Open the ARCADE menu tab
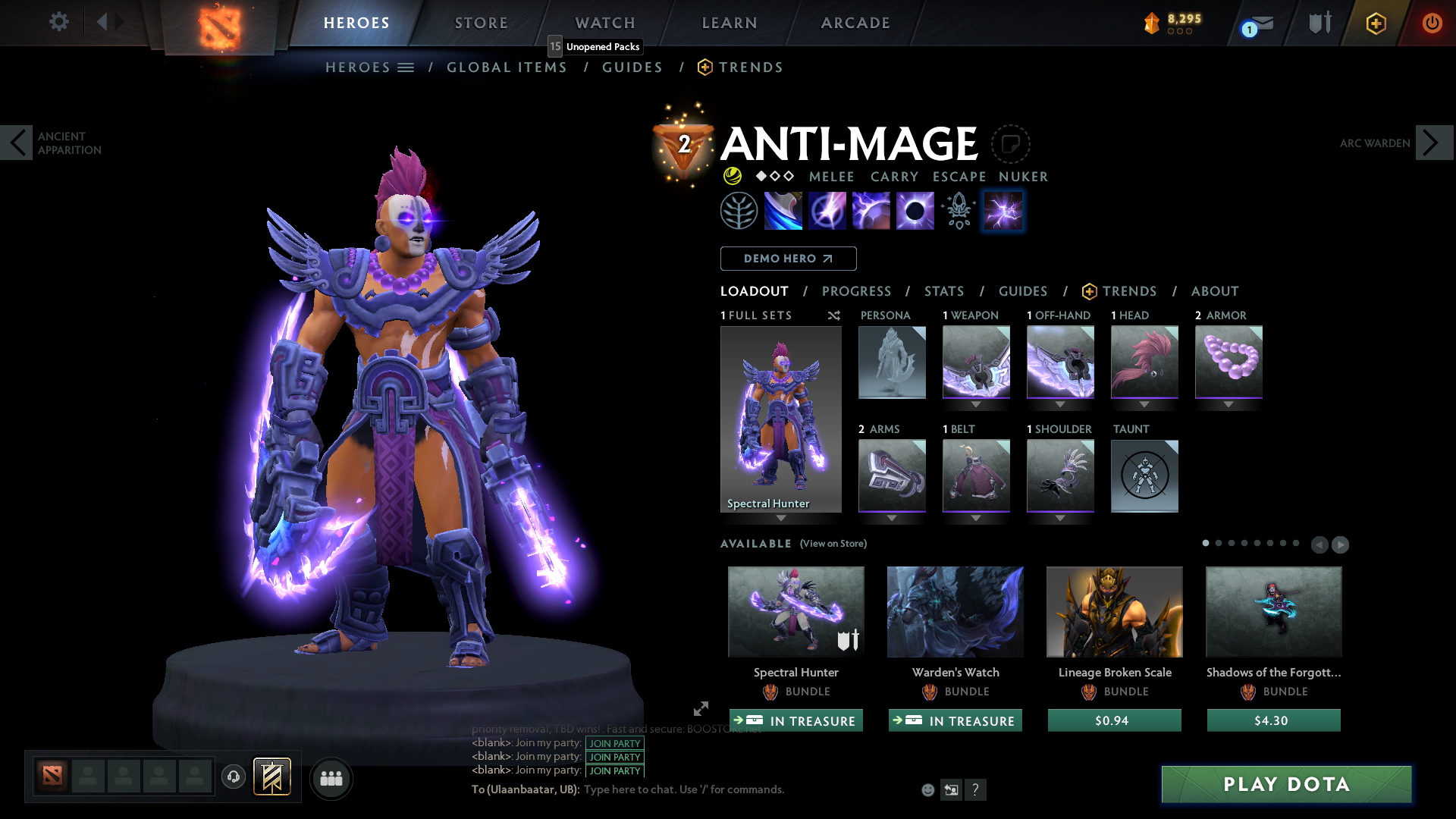 click(855, 23)
